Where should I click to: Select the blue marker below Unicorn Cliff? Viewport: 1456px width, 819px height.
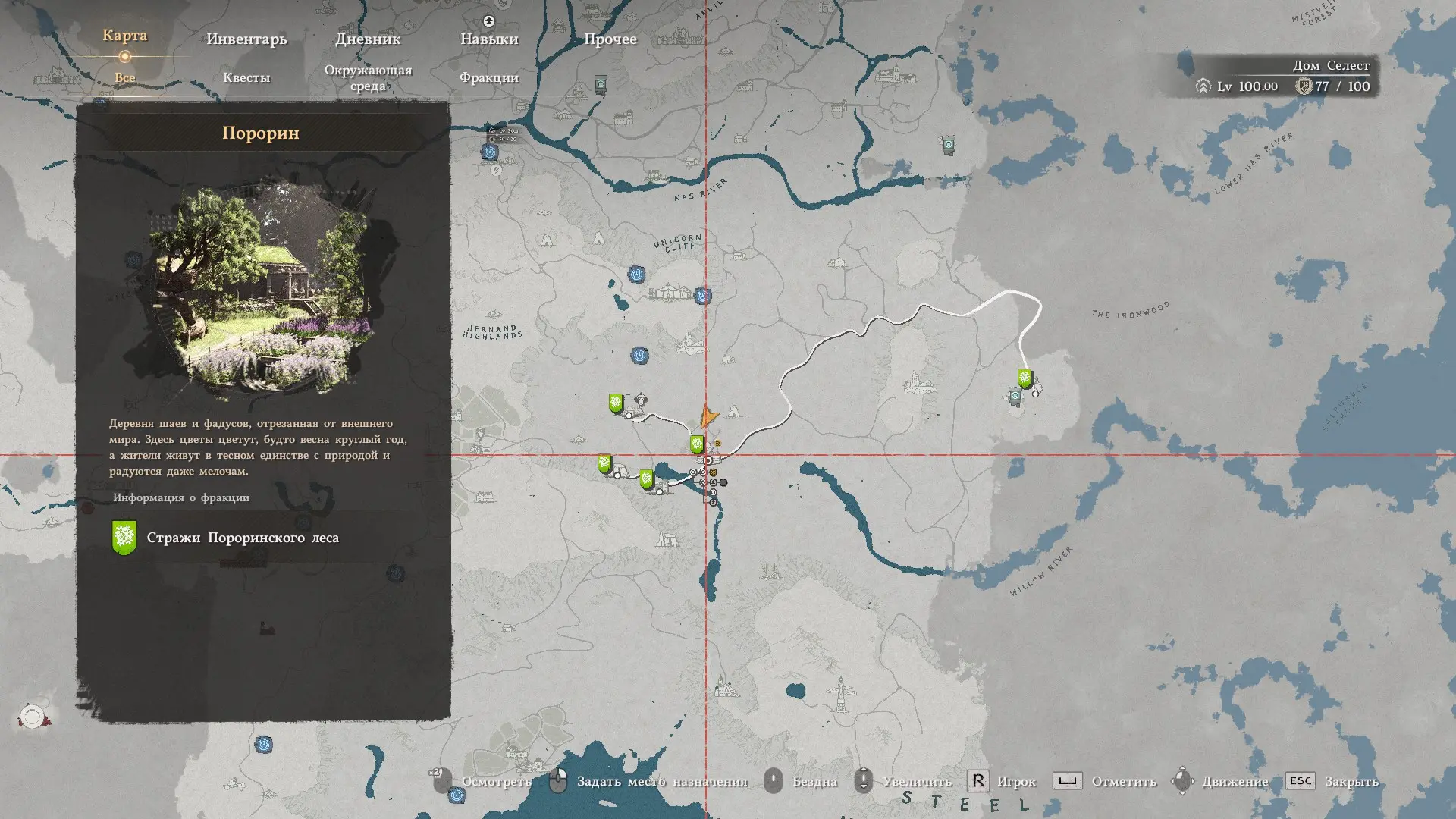click(x=637, y=274)
